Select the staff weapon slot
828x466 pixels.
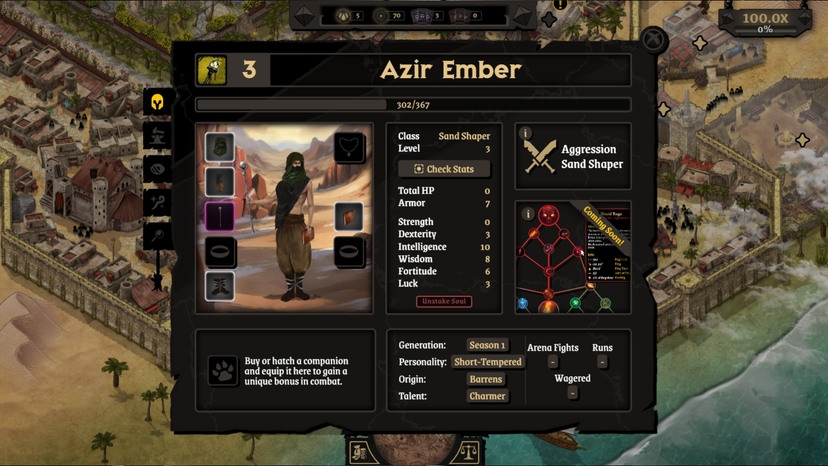pyautogui.click(x=220, y=216)
